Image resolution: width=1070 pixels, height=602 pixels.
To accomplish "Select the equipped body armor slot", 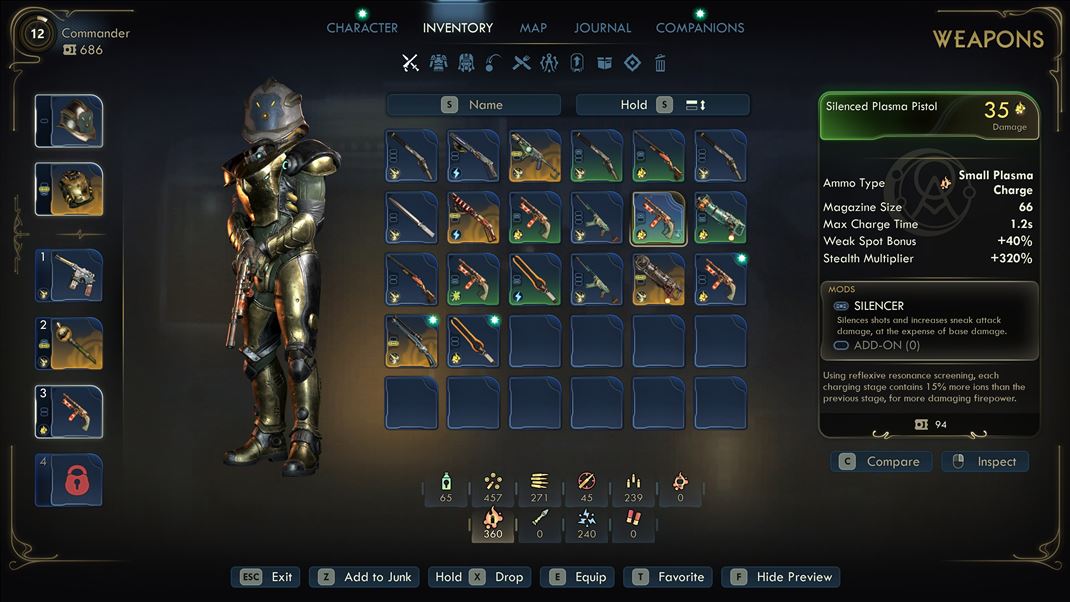I will (x=69, y=189).
